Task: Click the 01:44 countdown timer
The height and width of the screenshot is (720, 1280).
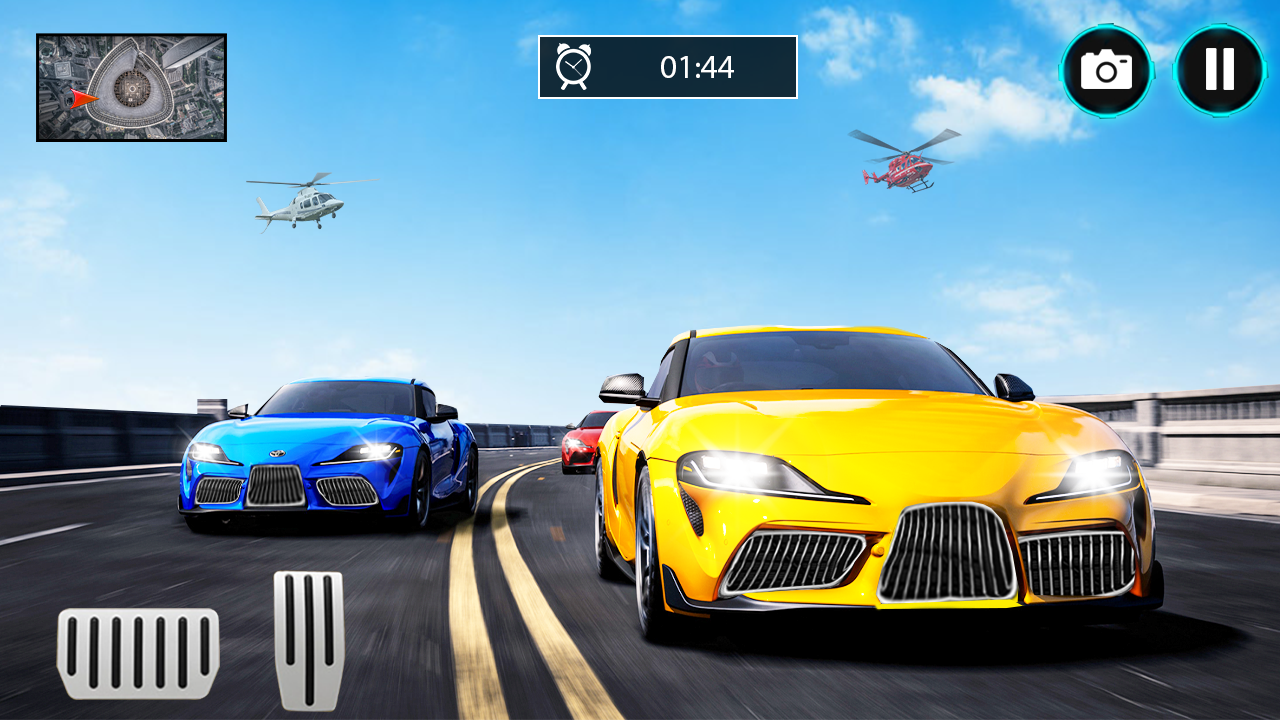Action: (x=696, y=68)
